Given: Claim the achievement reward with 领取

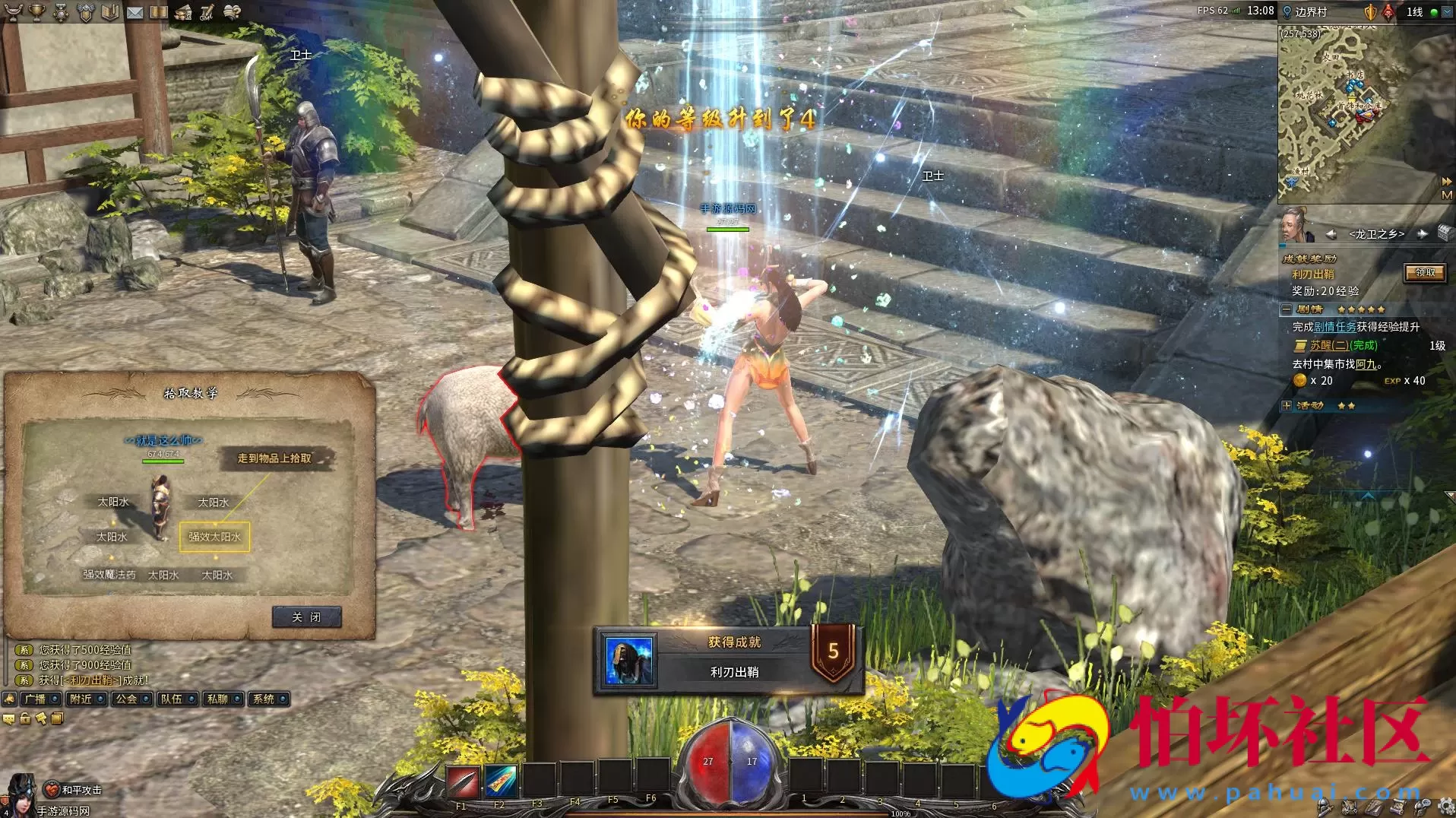Looking at the screenshot, I should [x=1424, y=273].
